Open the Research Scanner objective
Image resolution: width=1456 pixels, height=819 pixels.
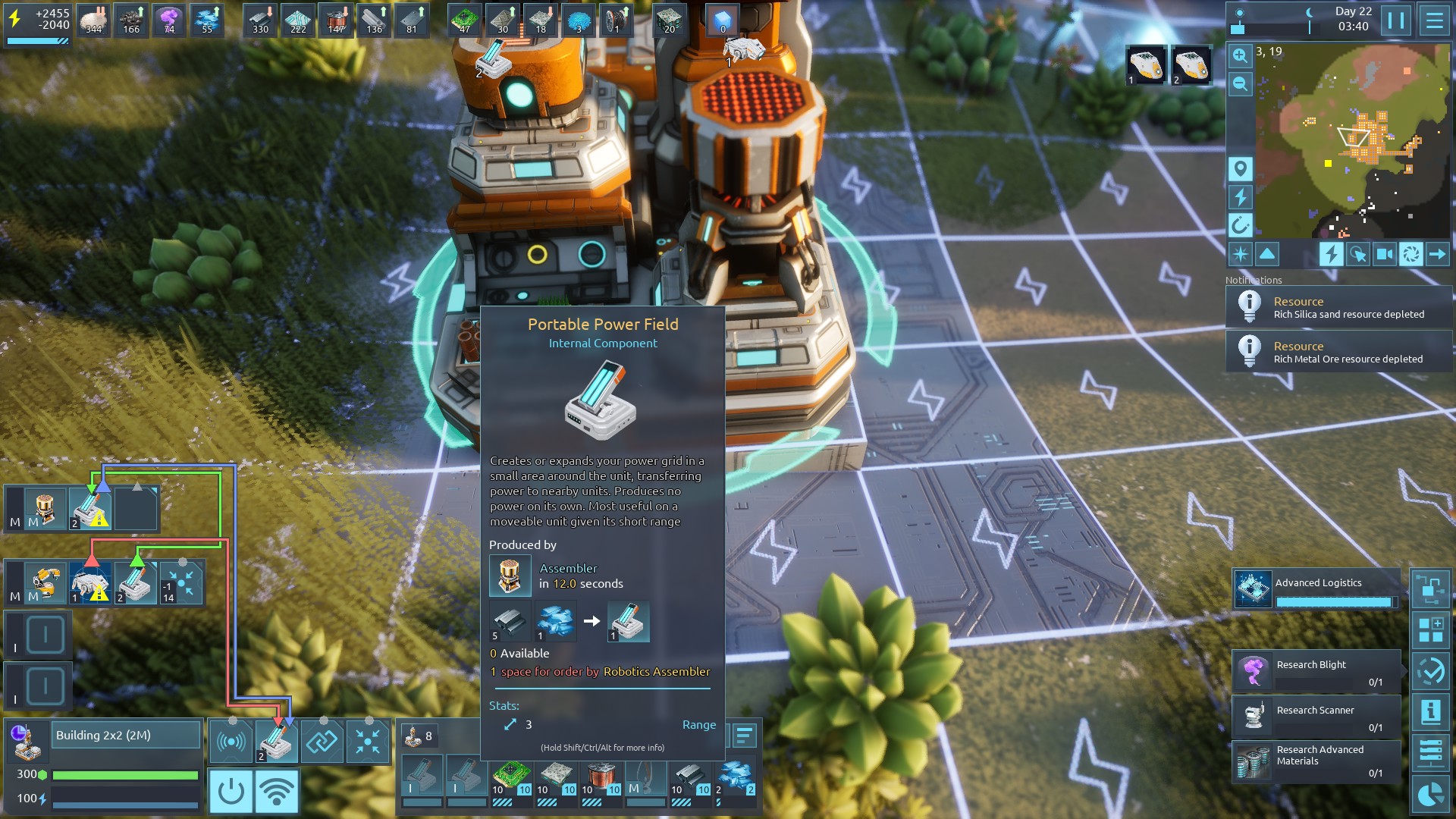1316,717
